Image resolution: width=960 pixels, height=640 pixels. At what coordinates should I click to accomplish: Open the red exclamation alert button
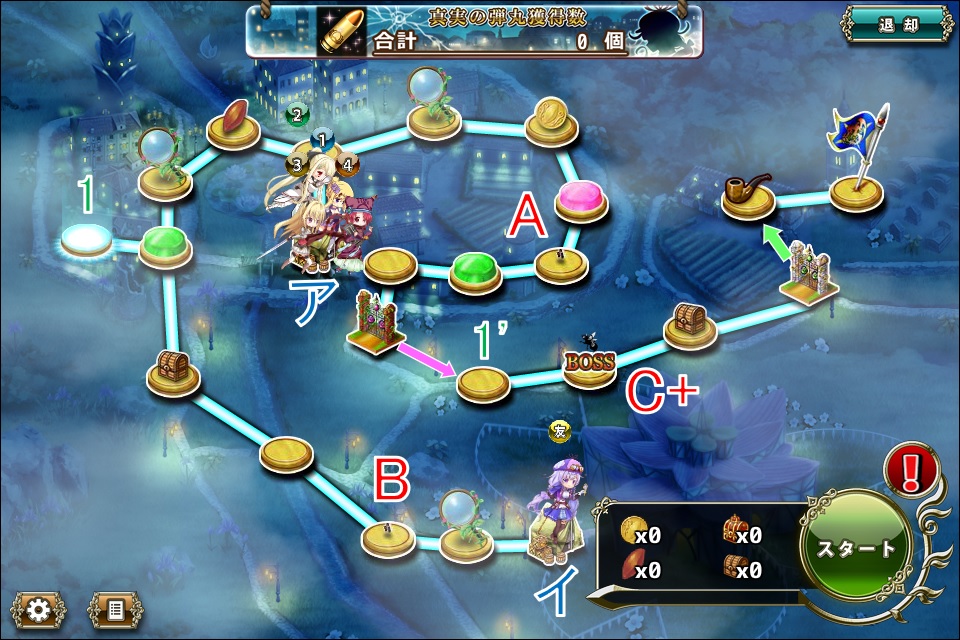(x=911, y=471)
